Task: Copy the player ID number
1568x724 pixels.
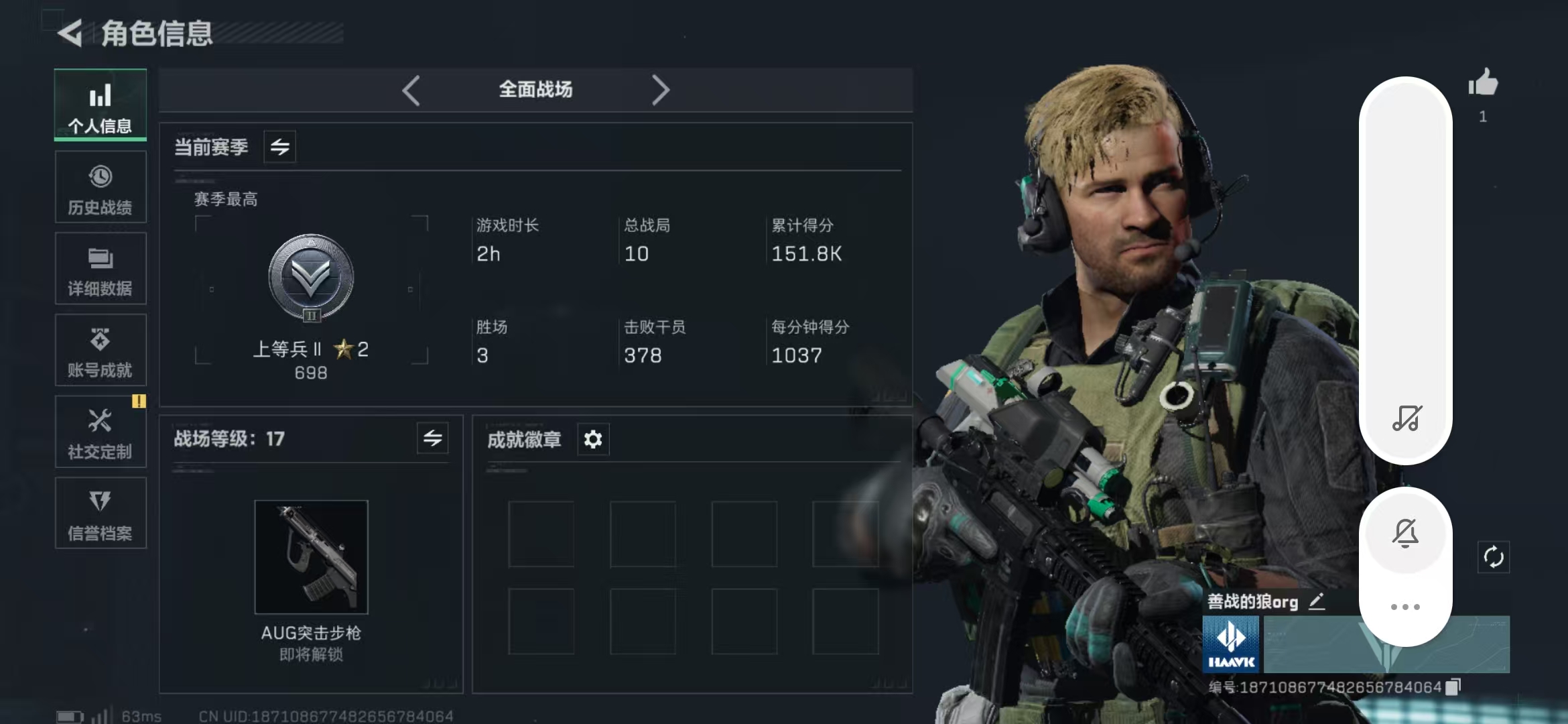Action: click(1453, 687)
